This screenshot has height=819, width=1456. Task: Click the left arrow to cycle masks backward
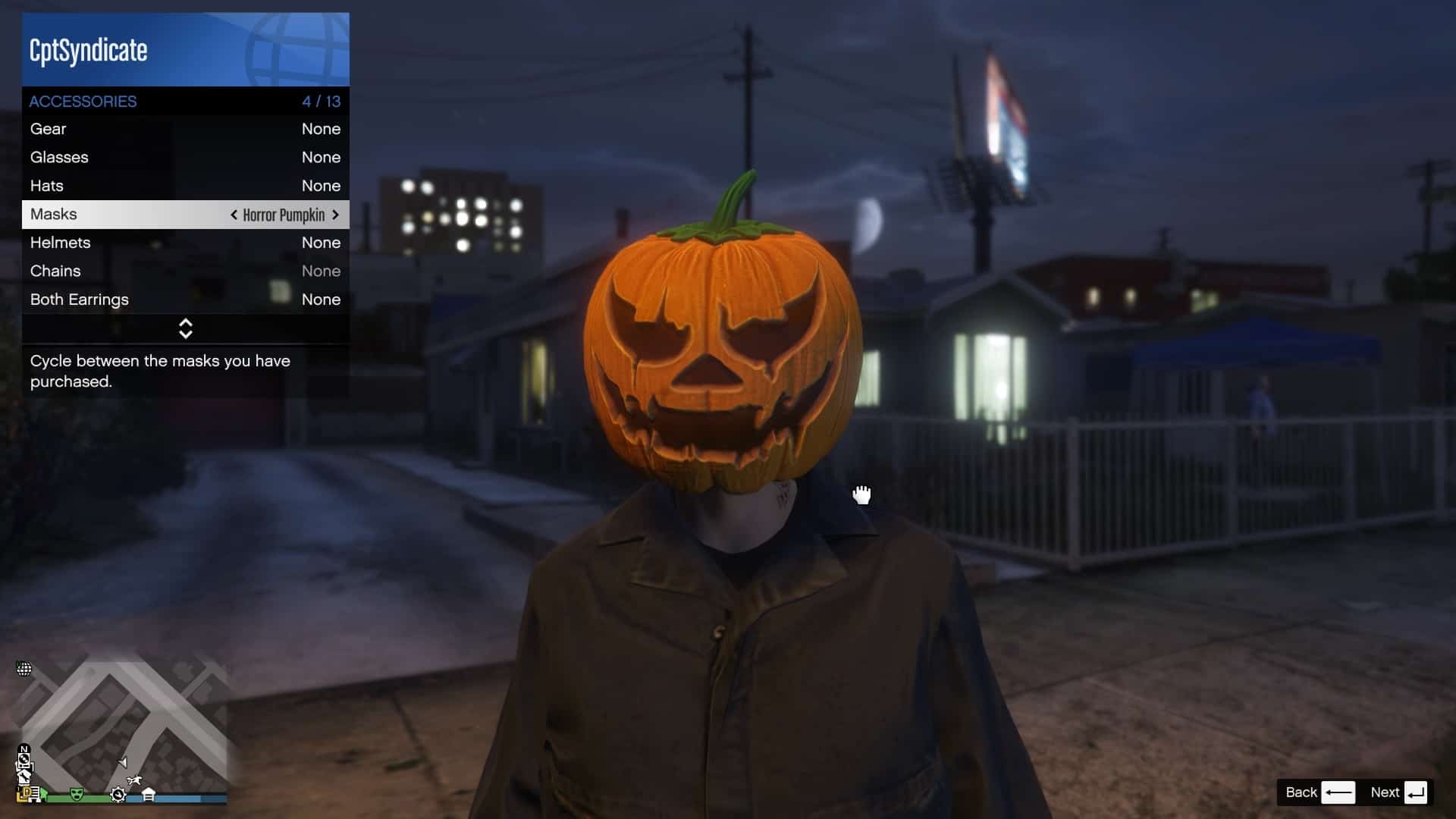pos(233,215)
